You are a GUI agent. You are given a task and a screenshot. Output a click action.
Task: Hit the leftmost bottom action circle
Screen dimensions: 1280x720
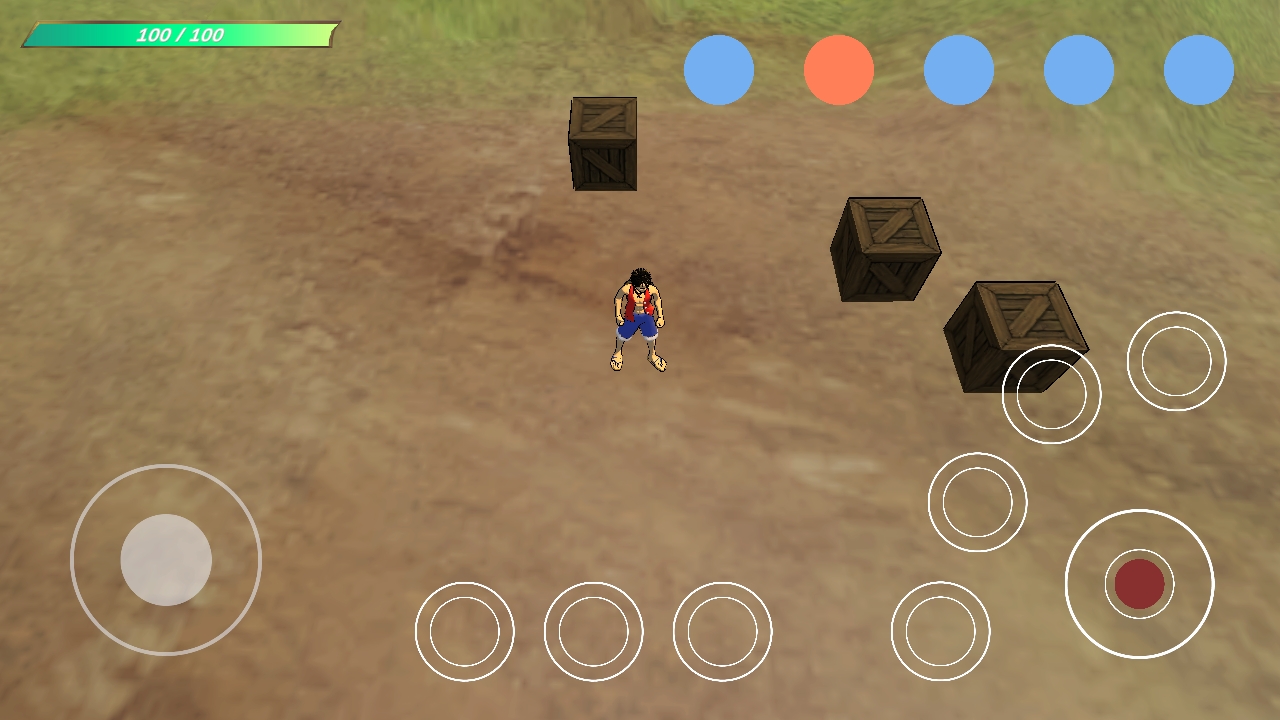click(464, 632)
